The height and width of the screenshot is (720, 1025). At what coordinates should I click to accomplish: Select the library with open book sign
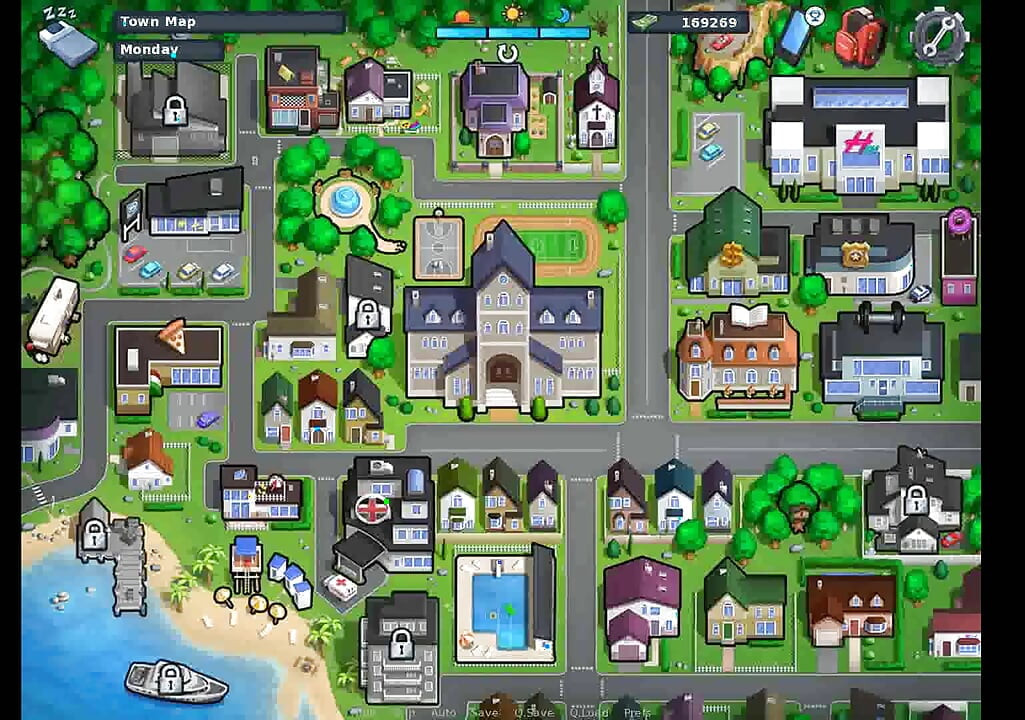pyautogui.click(x=738, y=354)
